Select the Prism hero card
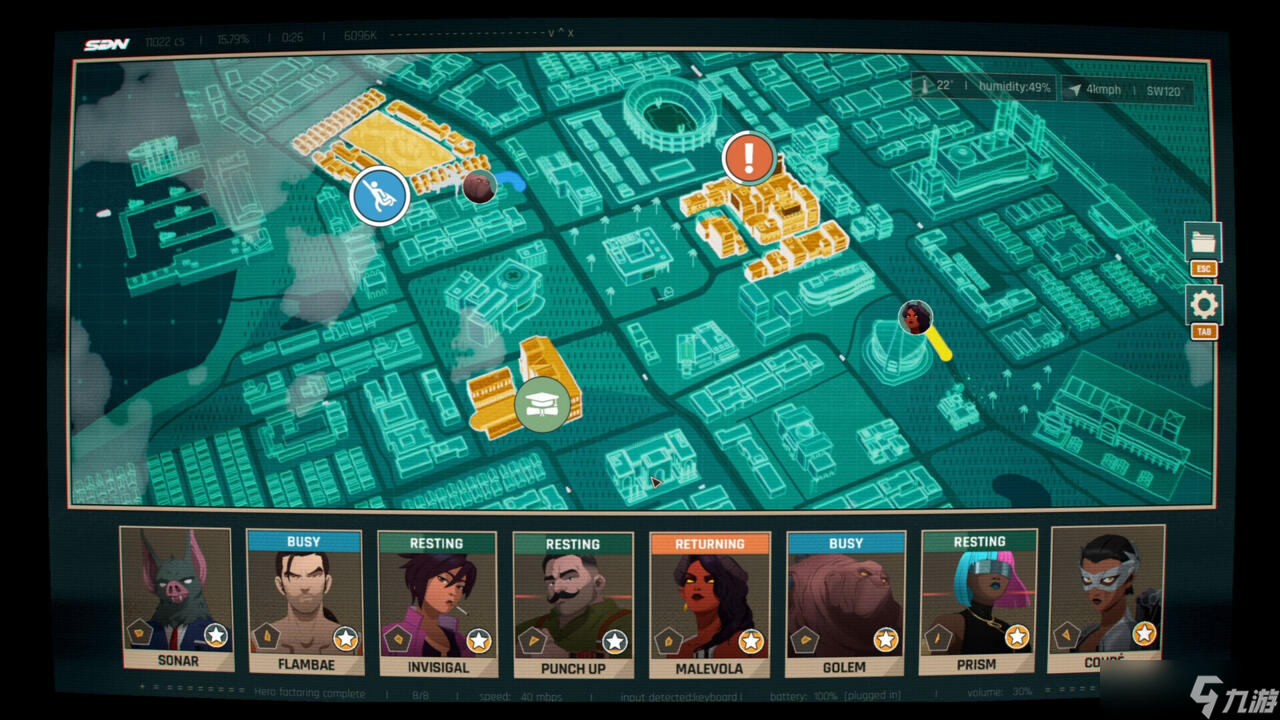Viewport: 1280px width, 720px height. pos(978,601)
